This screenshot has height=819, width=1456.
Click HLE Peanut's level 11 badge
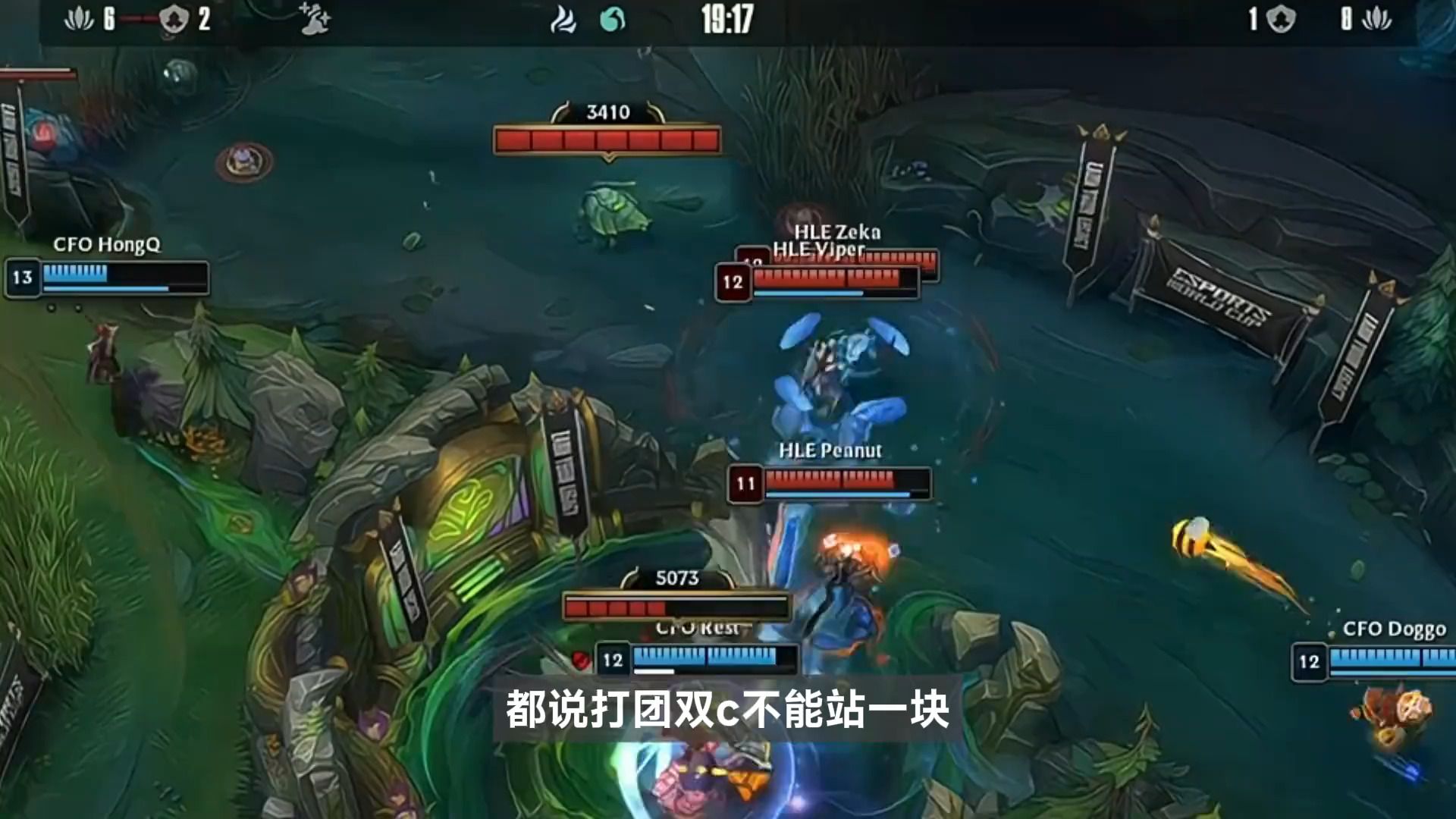(x=745, y=481)
